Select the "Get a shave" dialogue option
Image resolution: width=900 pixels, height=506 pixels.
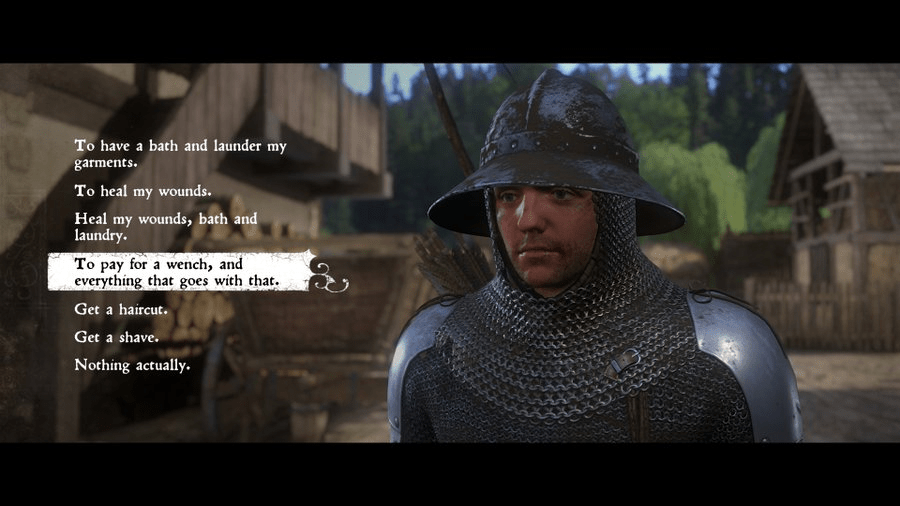point(116,337)
